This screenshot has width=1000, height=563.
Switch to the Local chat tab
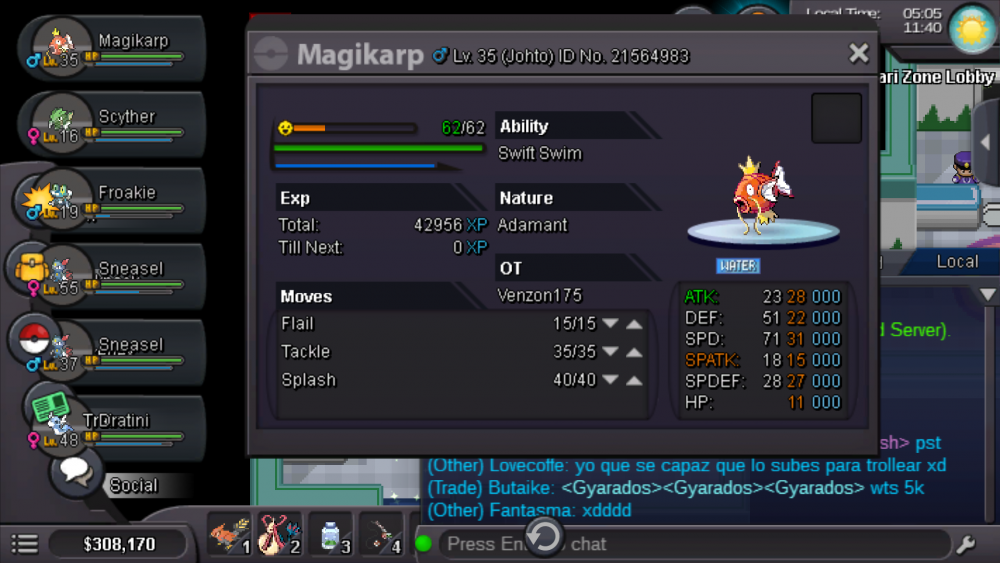[x=957, y=262]
